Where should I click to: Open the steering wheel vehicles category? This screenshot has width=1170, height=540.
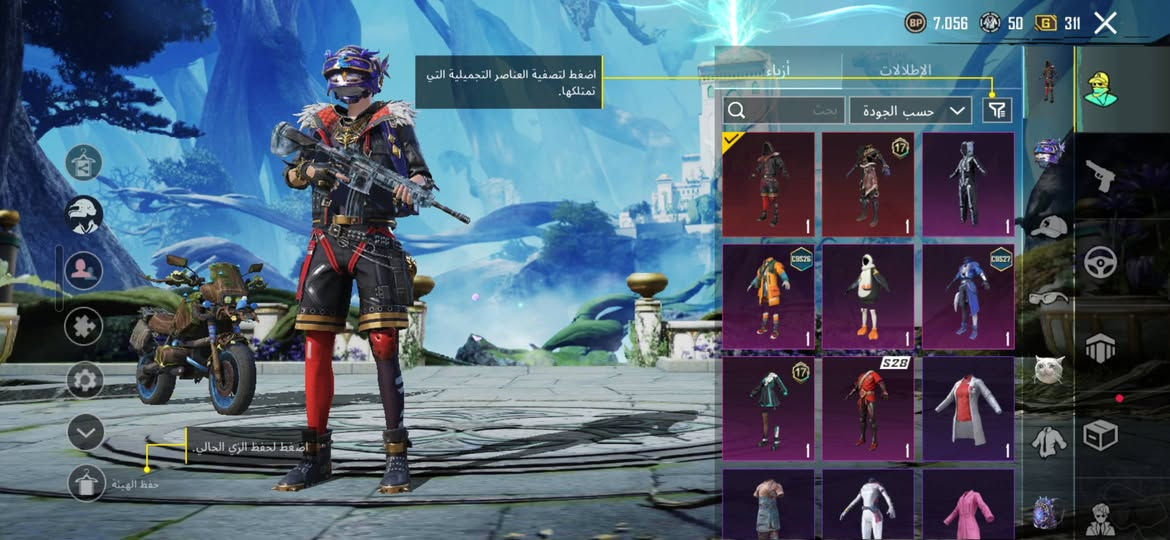[1100, 262]
